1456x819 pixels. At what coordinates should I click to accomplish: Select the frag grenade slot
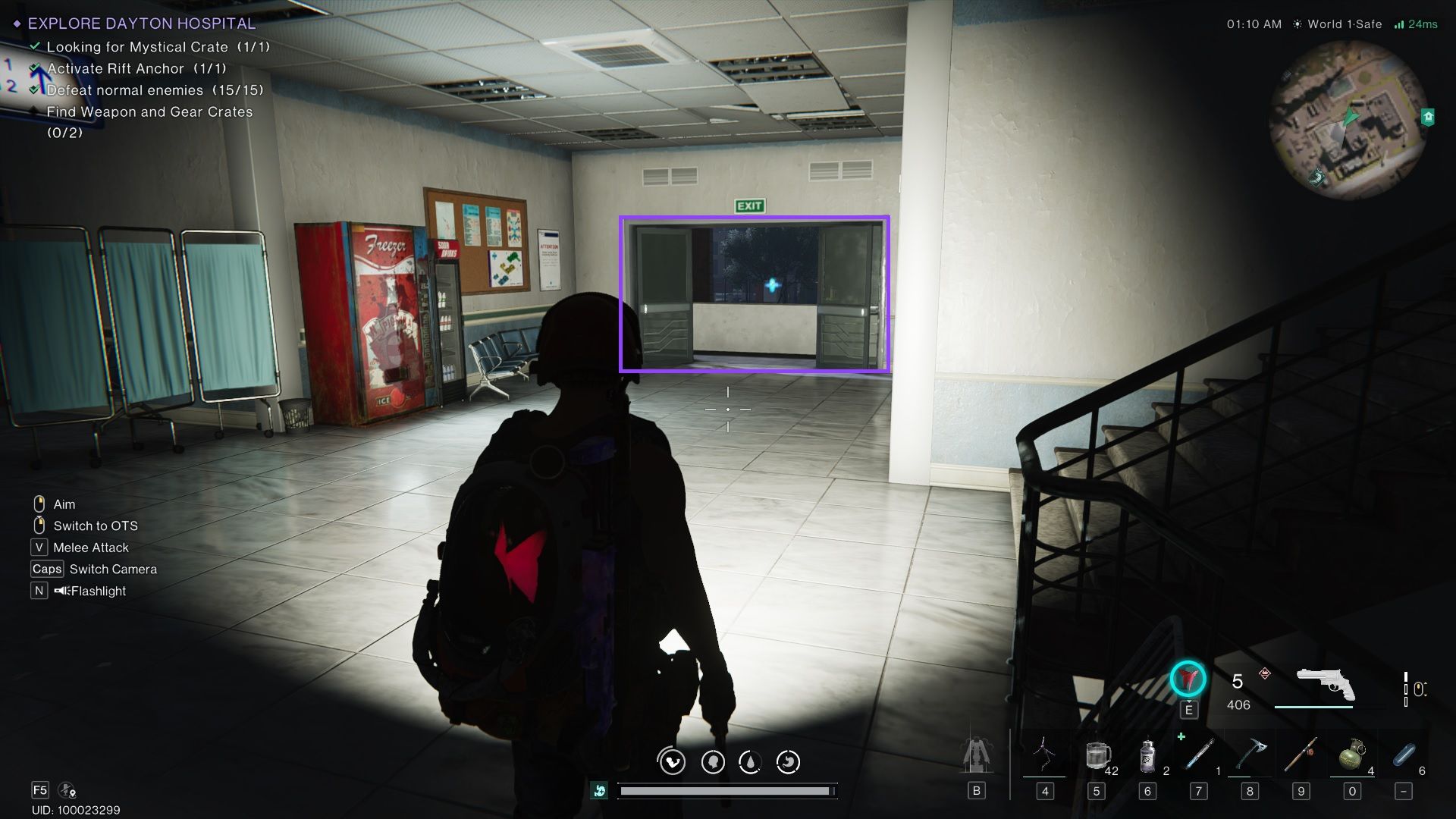click(x=1351, y=756)
